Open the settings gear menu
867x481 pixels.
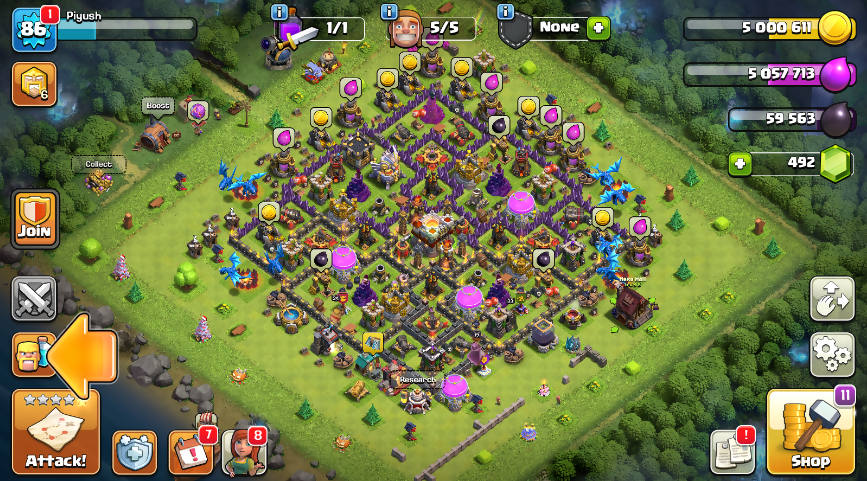click(x=831, y=354)
